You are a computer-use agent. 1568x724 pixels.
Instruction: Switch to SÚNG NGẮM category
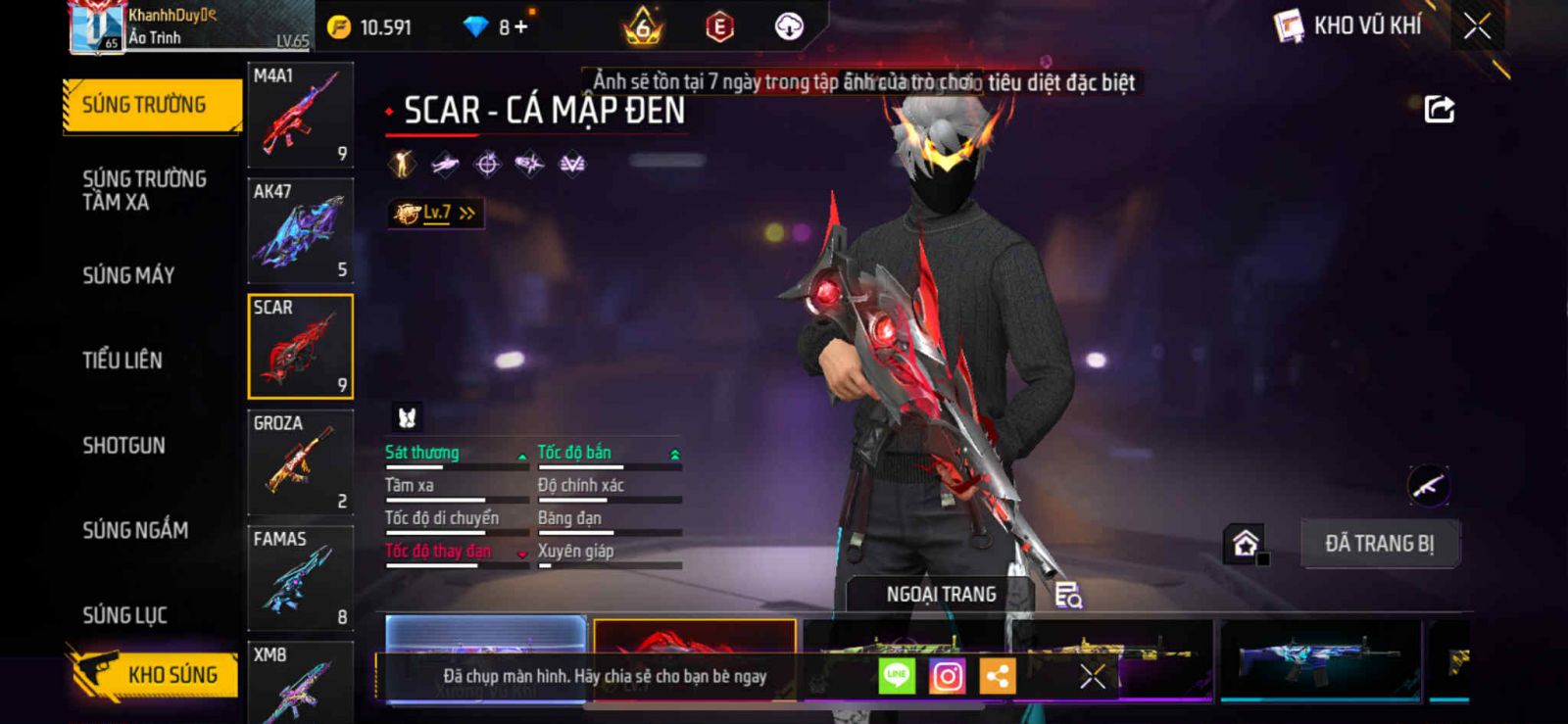pyautogui.click(x=135, y=530)
